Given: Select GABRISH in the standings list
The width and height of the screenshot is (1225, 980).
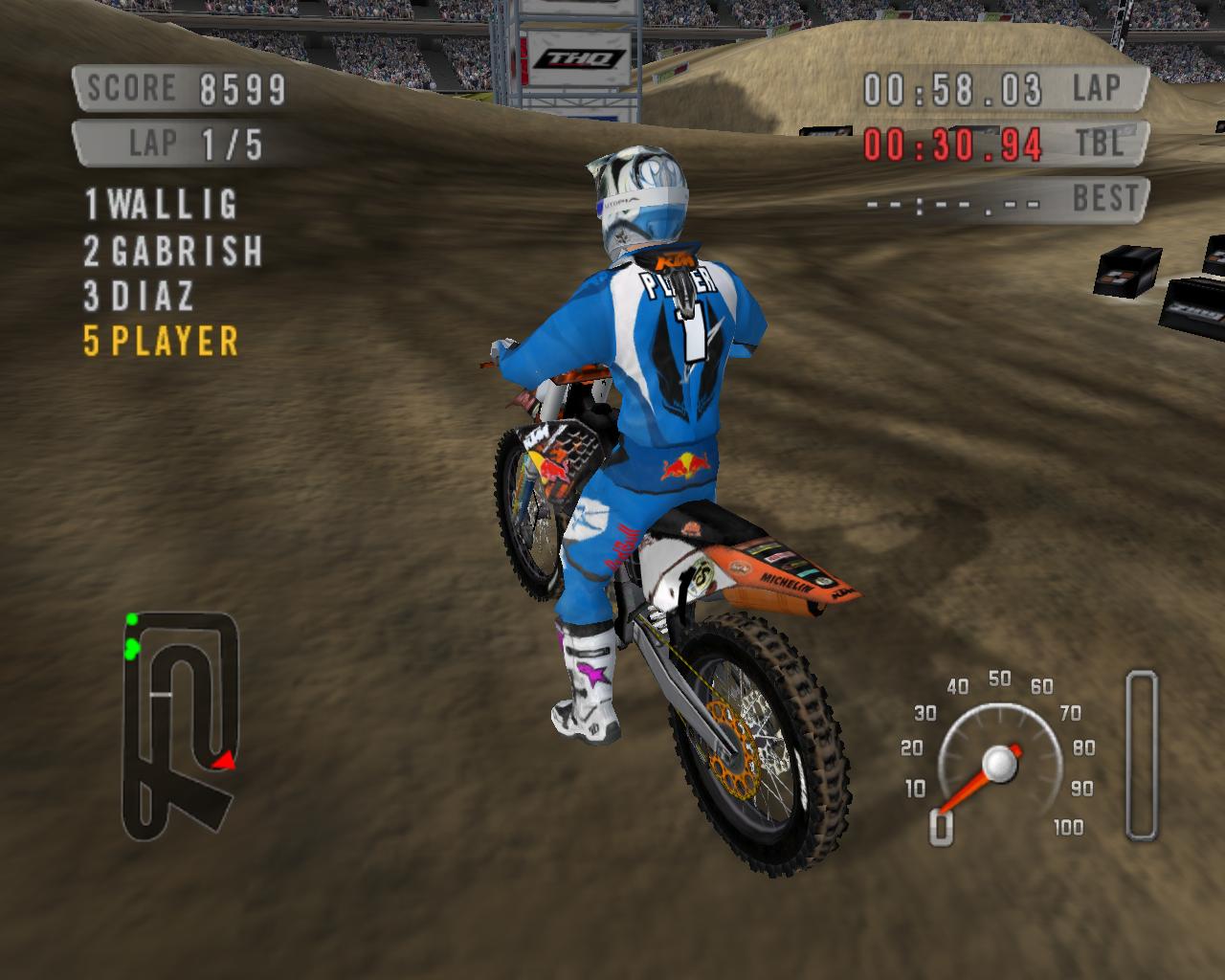Looking at the screenshot, I should pos(172,251).
